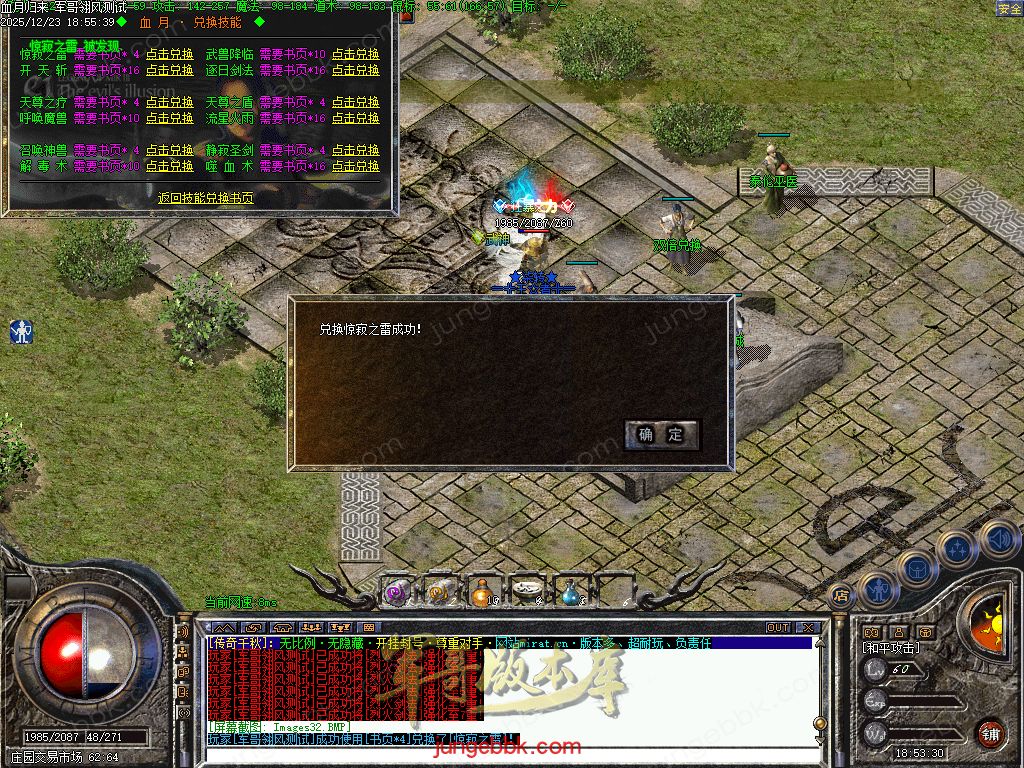Exchange book pages for 开天斩 skill
1024x768 pixels.
coord(170,71)
